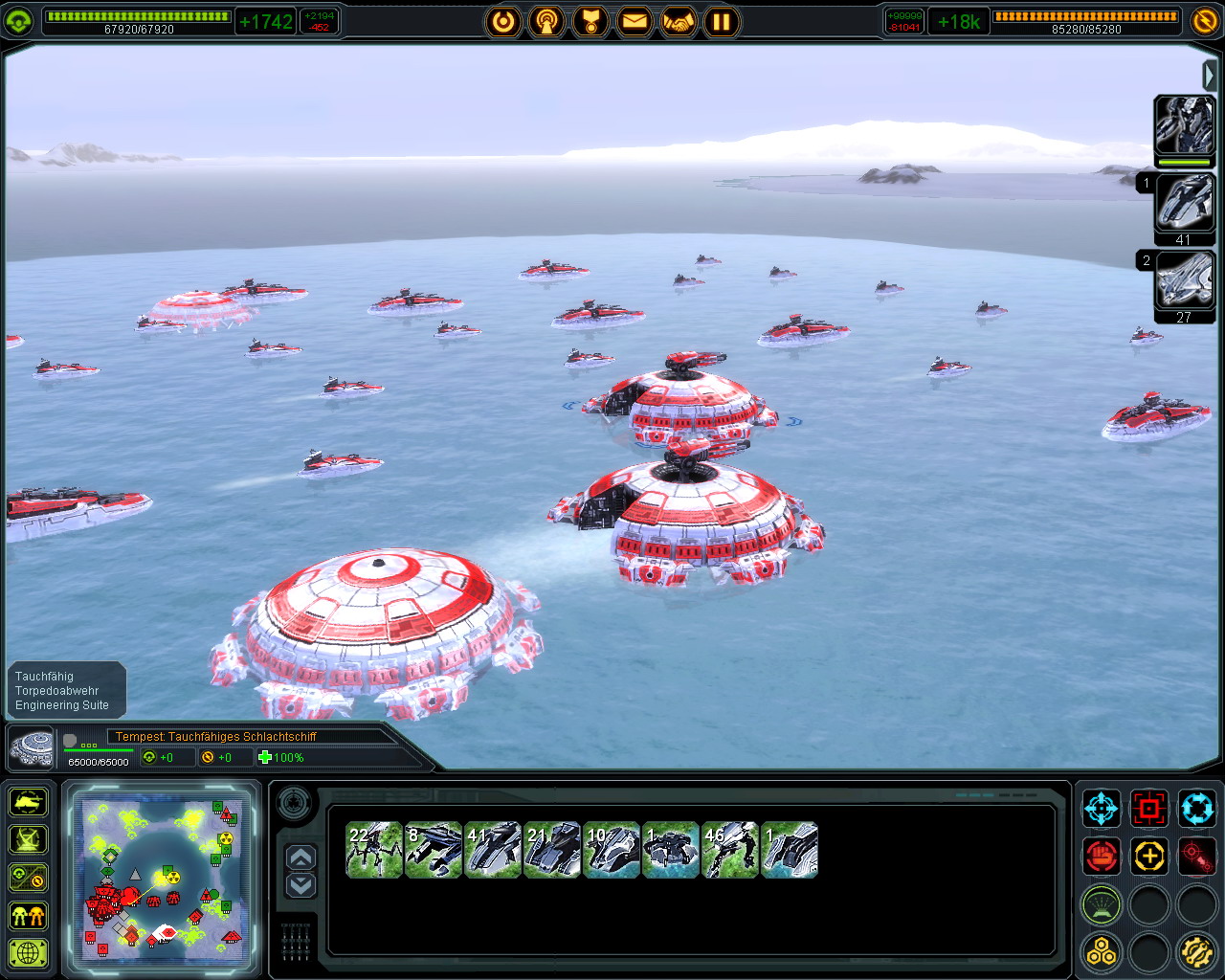Open the chat envelope button

tap(634, 21)
